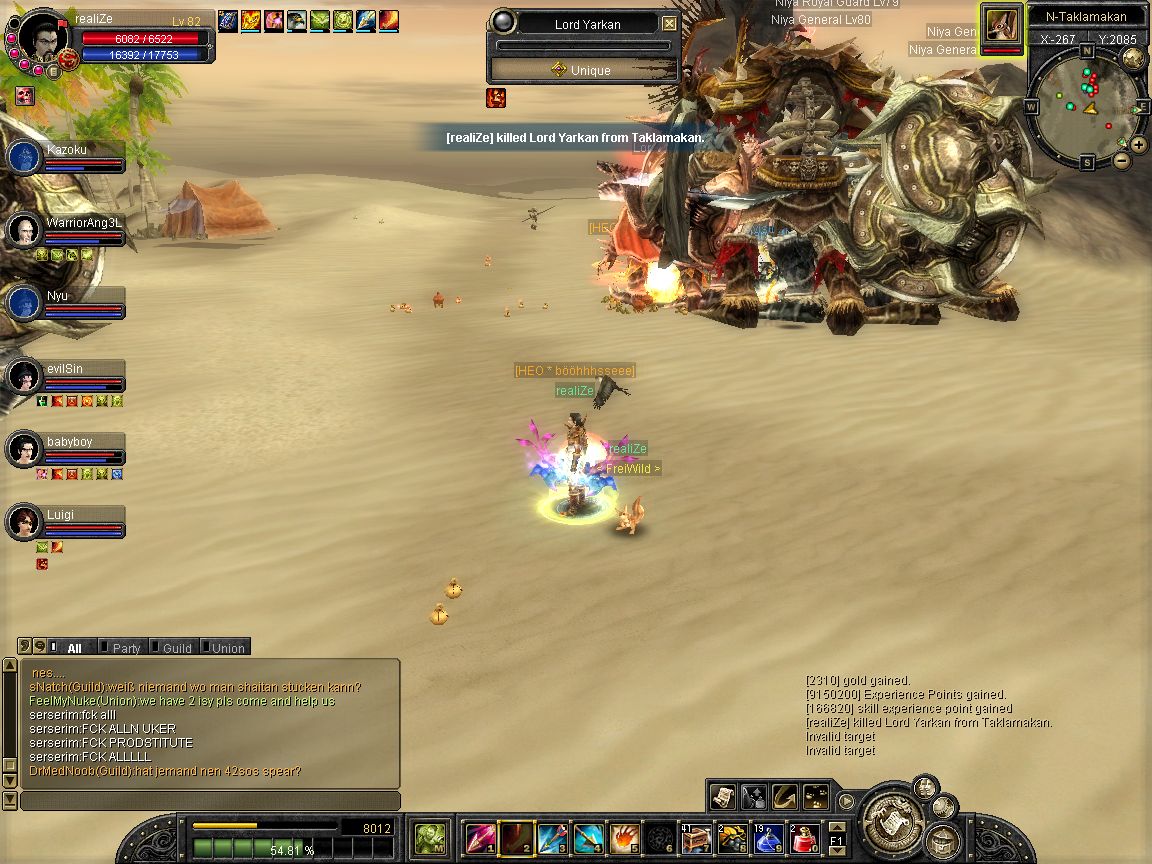This screenshot has height=864, width=1152.
Task: Open the Union chat tab
Action: 227,648
